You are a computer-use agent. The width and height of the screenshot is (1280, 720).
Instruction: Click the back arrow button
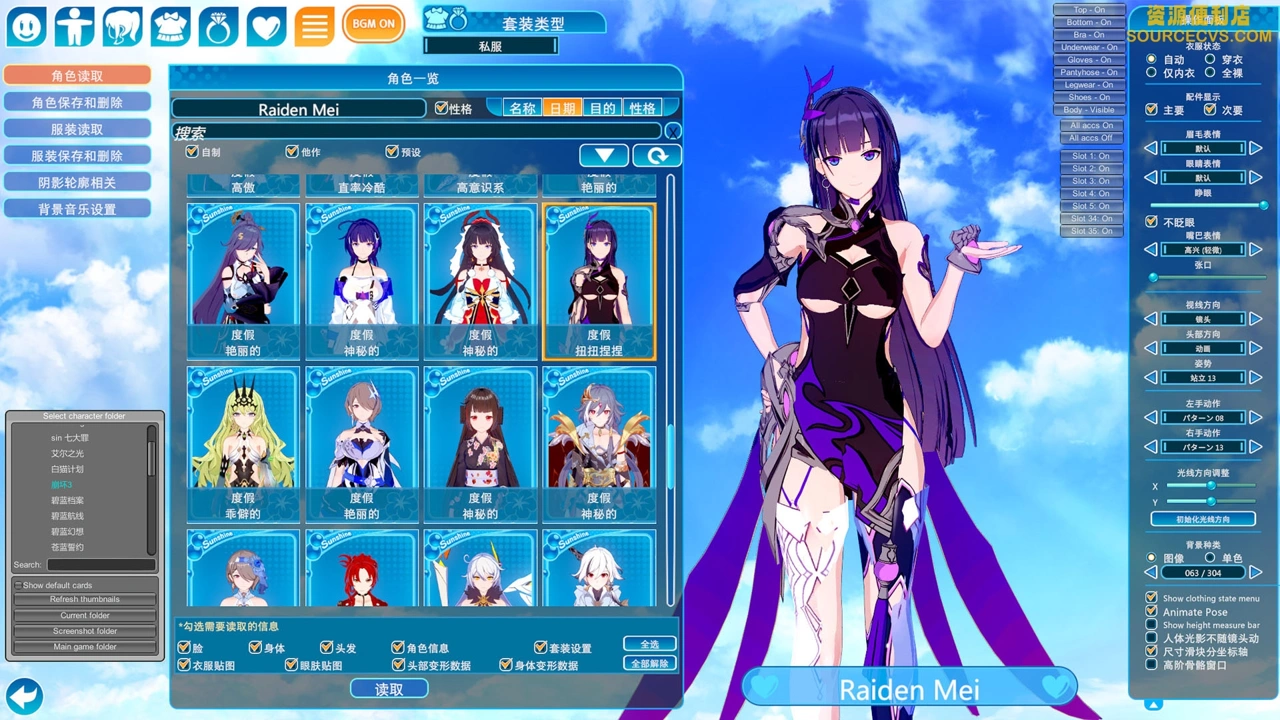pyautogui.click(x=24, y=695)
